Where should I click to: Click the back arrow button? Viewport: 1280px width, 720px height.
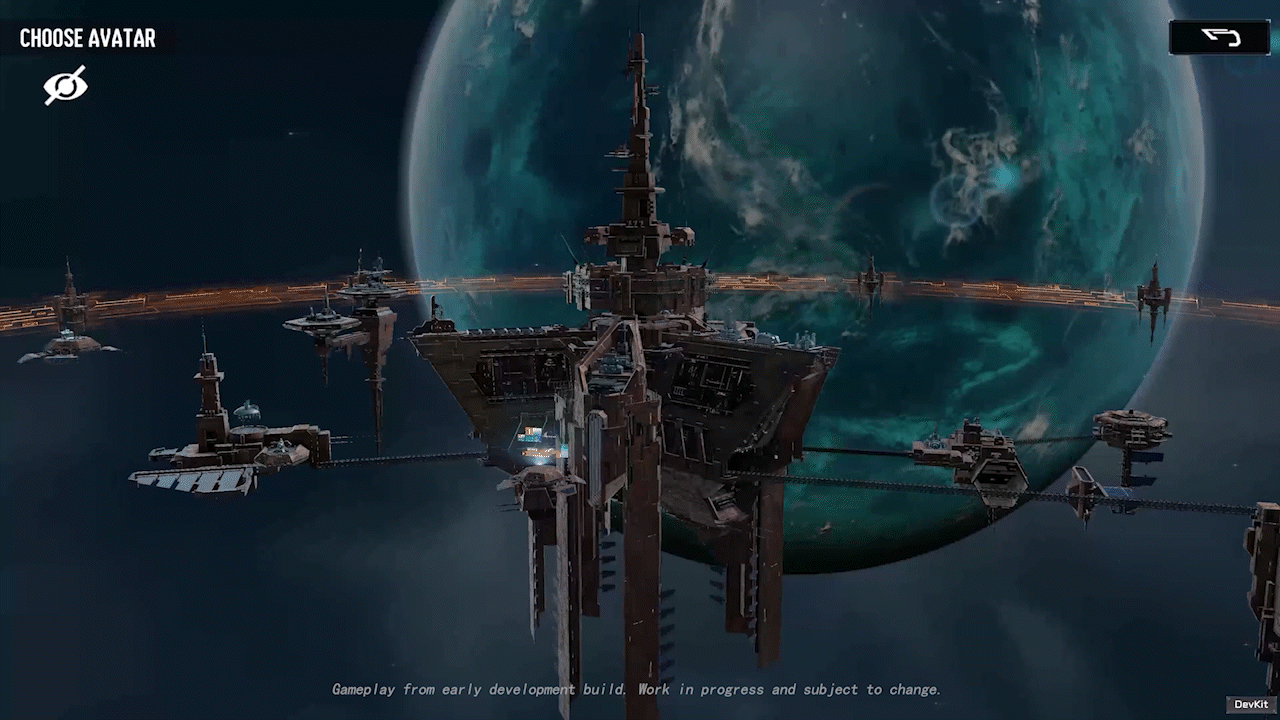(x=1219, y=38)
